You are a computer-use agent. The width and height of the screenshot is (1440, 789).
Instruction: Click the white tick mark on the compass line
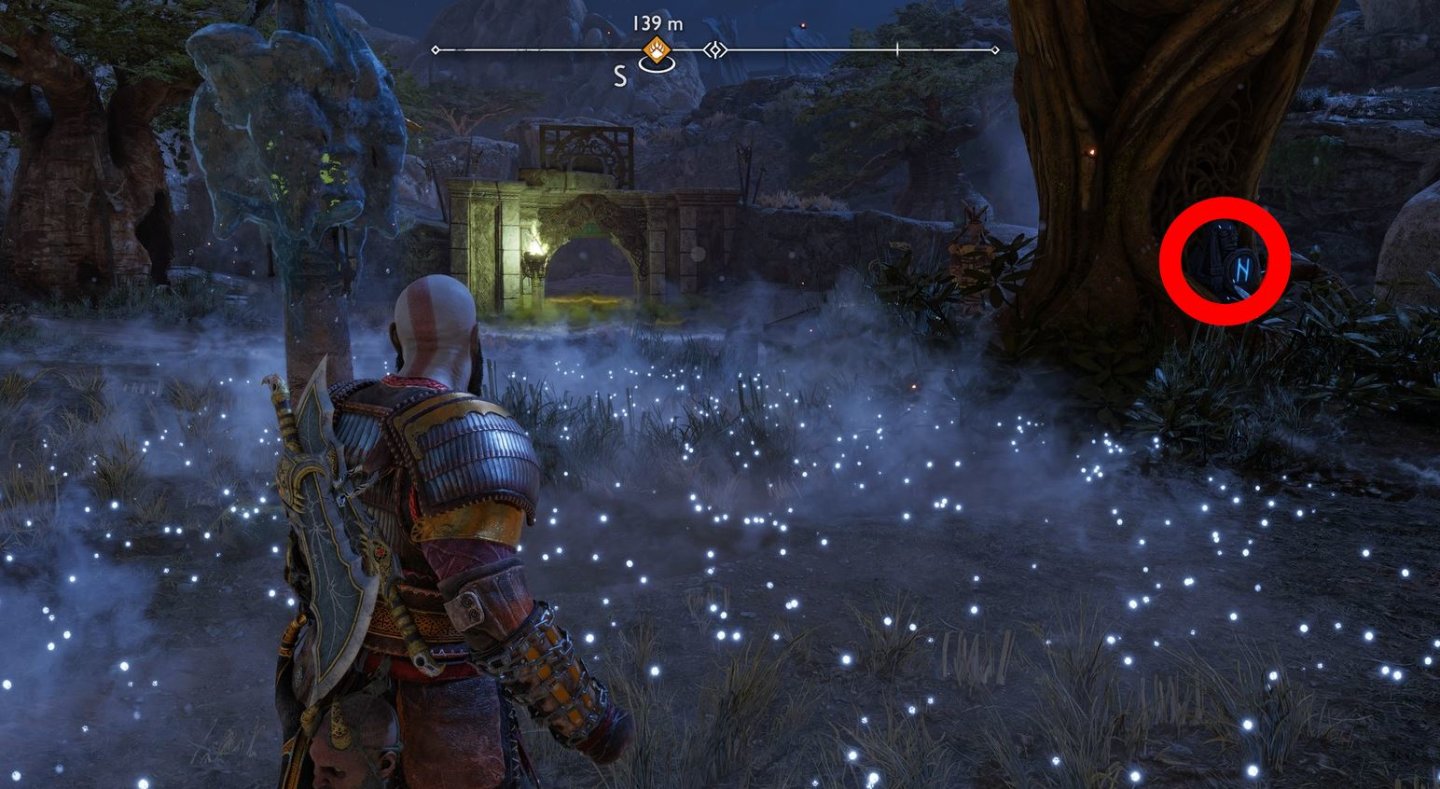coord(898,49)
